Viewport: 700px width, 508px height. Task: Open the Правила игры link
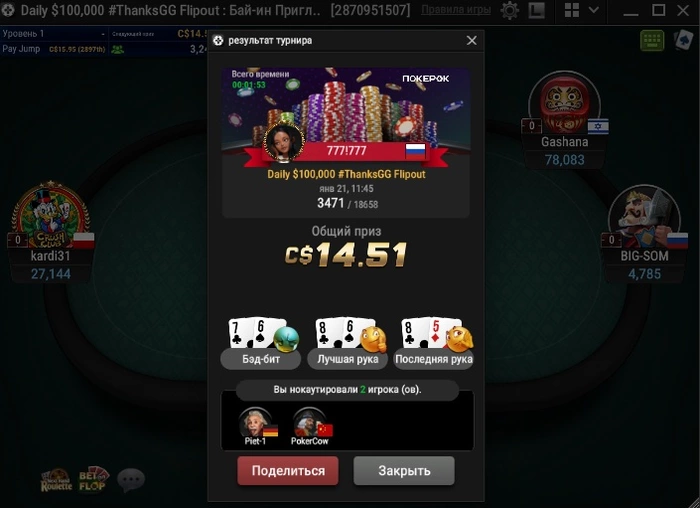(456, 10)
